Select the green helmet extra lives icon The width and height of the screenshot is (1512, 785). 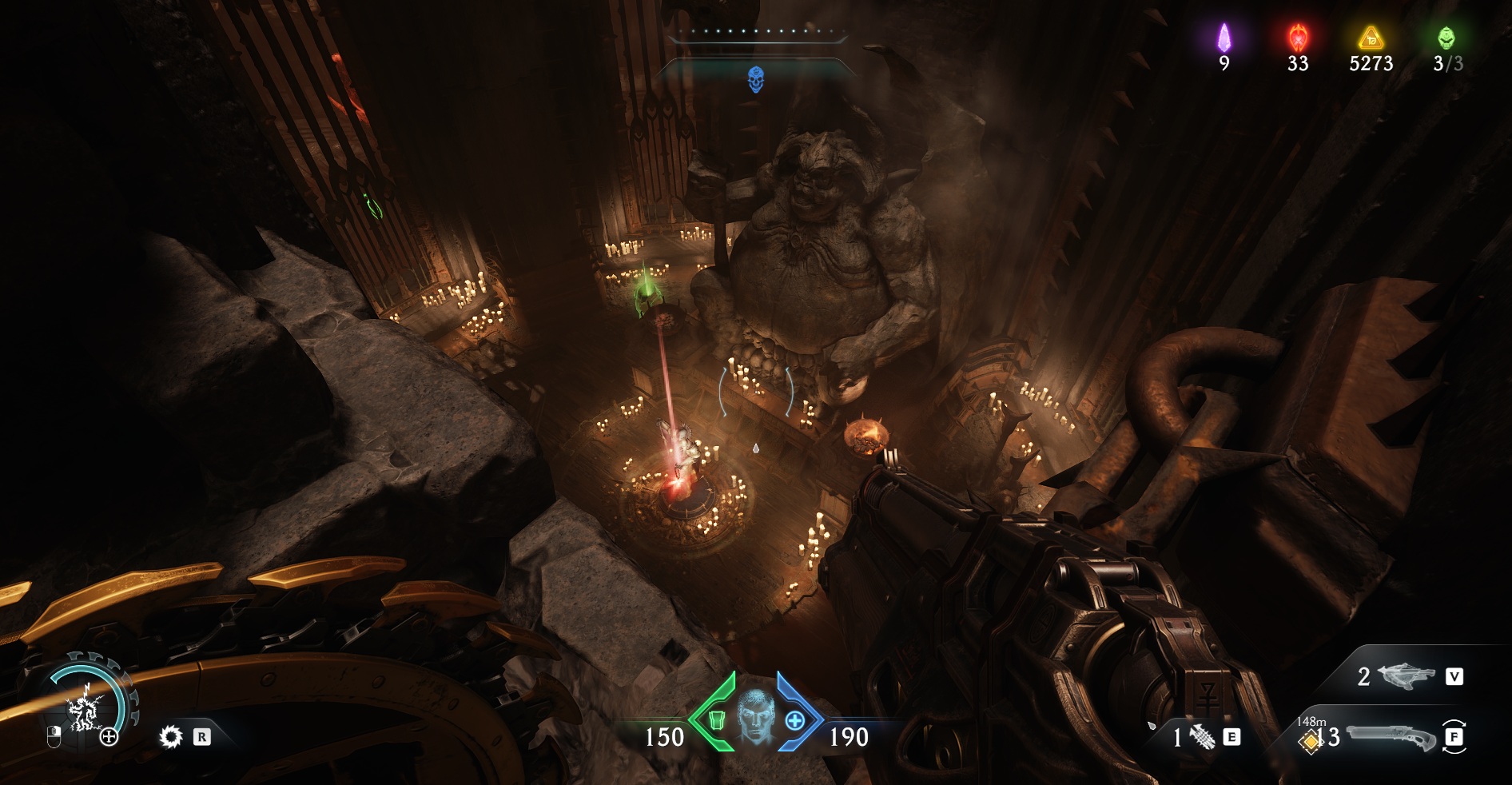point(1446,38)
